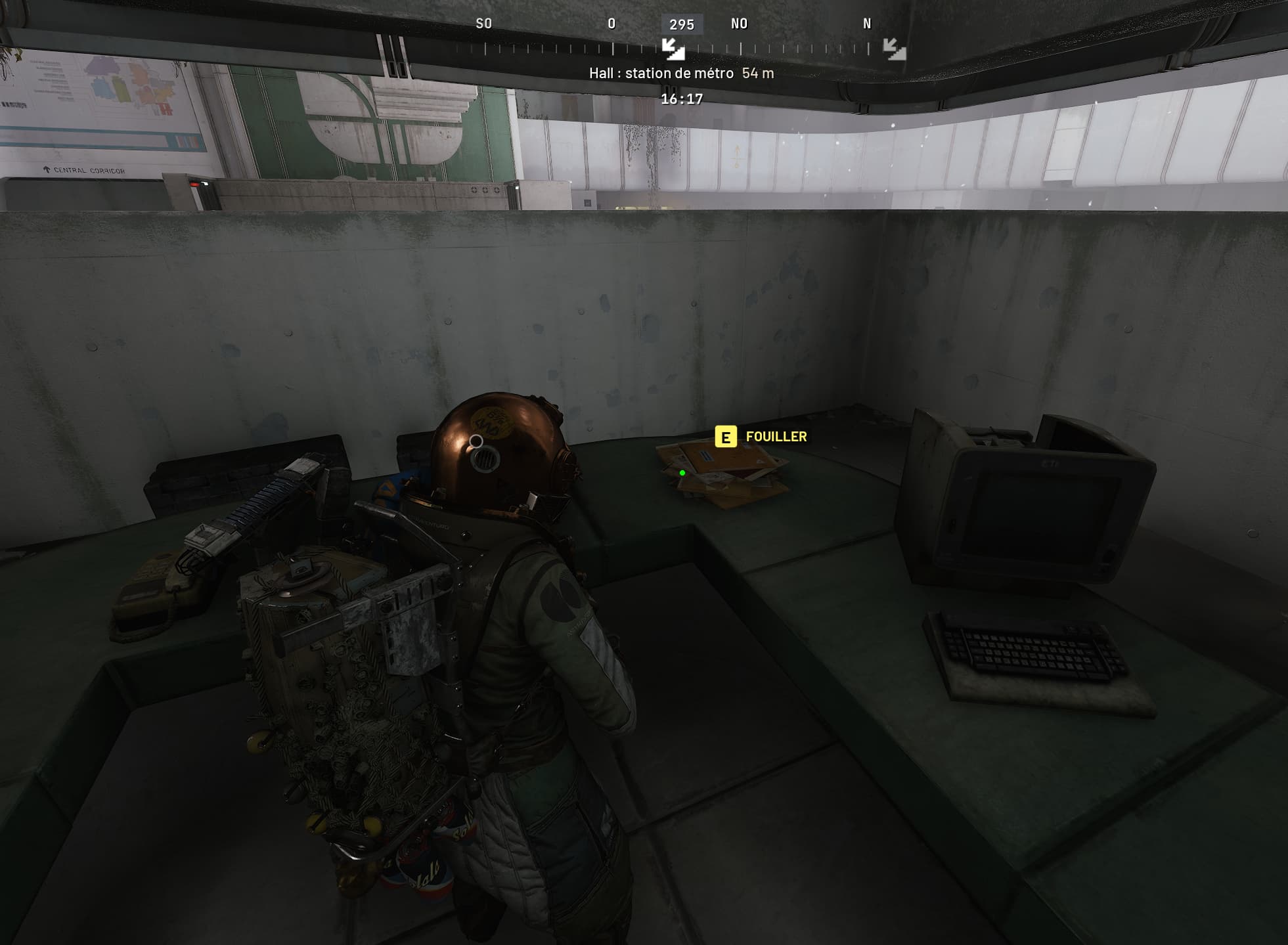The width and height of the screenshot is (1288, 945).
Task: Click the dim staircase marker near north
Action: 894,49
